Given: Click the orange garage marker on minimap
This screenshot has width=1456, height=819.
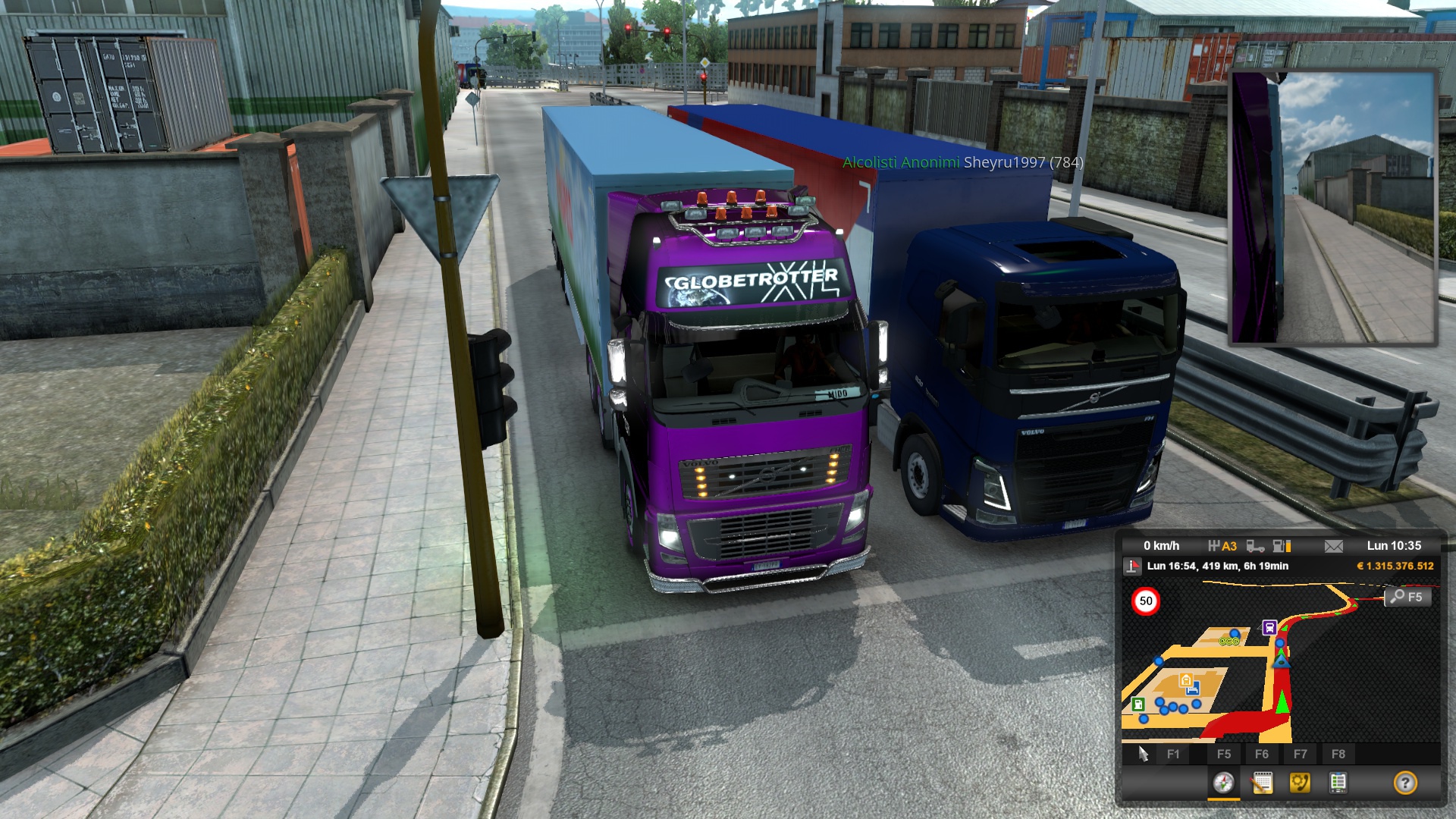Looking at the screenshot, I should click(x=1186, y=679).
